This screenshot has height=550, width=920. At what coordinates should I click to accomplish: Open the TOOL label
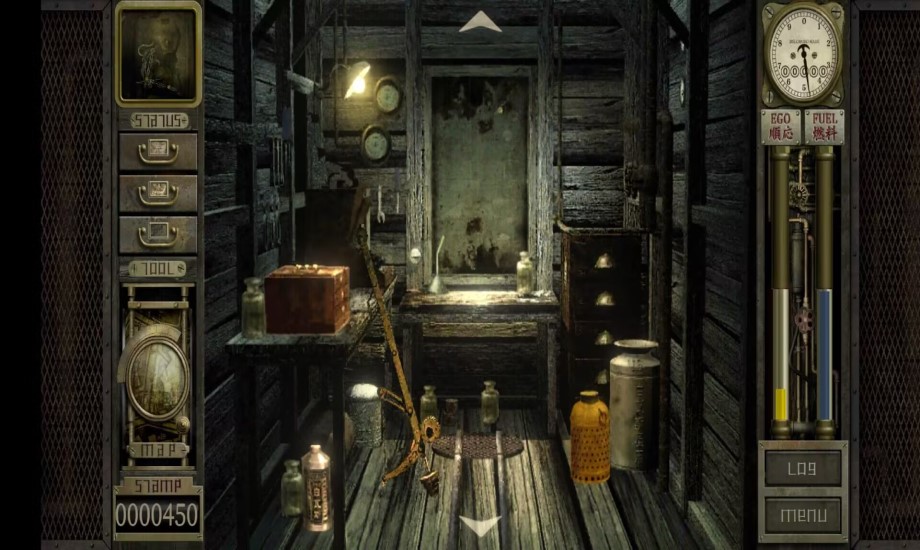[x=158, y=268]
